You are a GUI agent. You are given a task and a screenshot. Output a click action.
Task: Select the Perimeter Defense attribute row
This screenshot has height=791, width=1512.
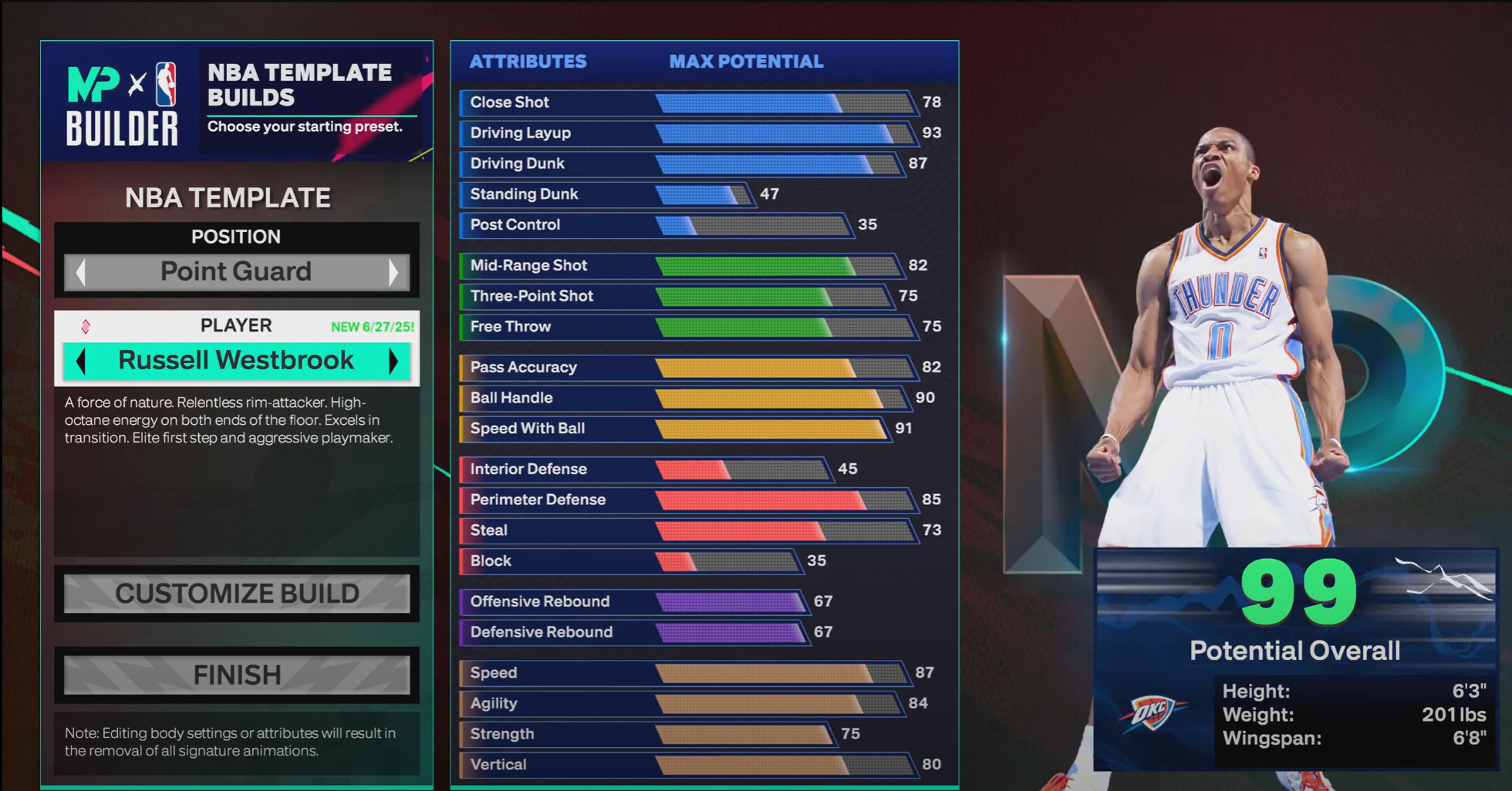(x=687, y=500)
